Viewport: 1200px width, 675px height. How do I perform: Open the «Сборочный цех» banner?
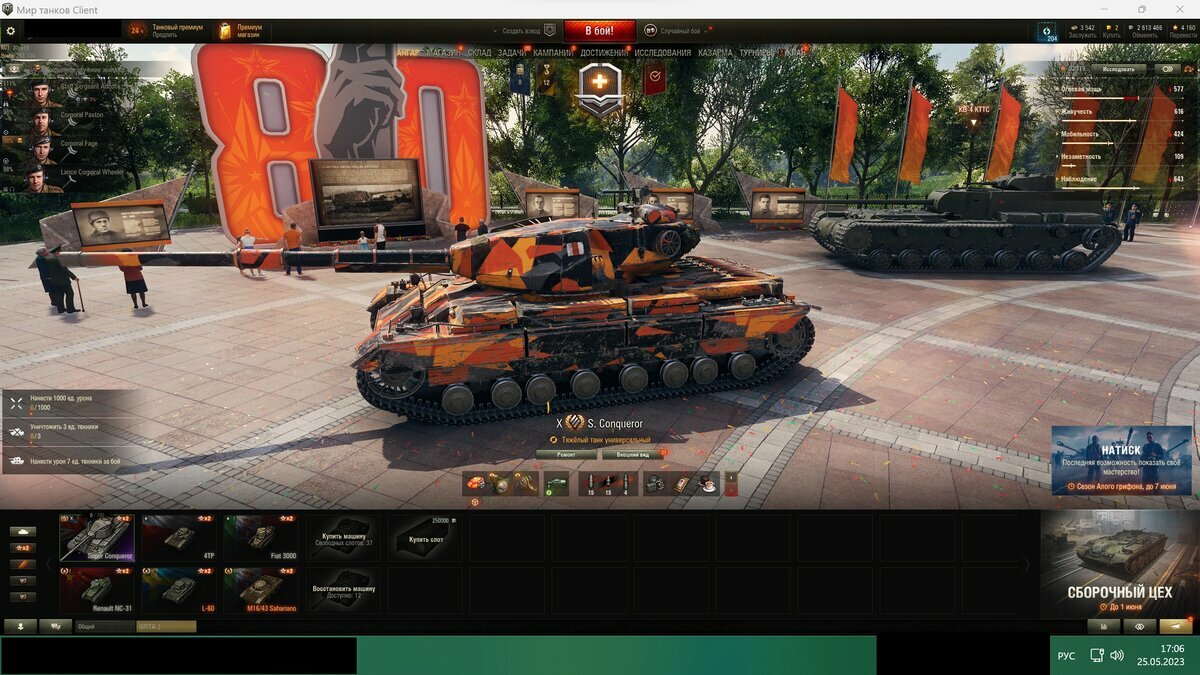coord(1119,563)
